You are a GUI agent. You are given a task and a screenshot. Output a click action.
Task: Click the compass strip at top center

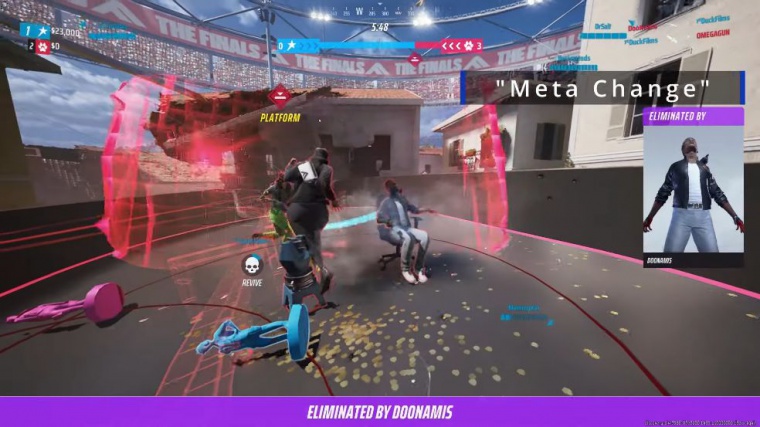(x=378, y=14)
